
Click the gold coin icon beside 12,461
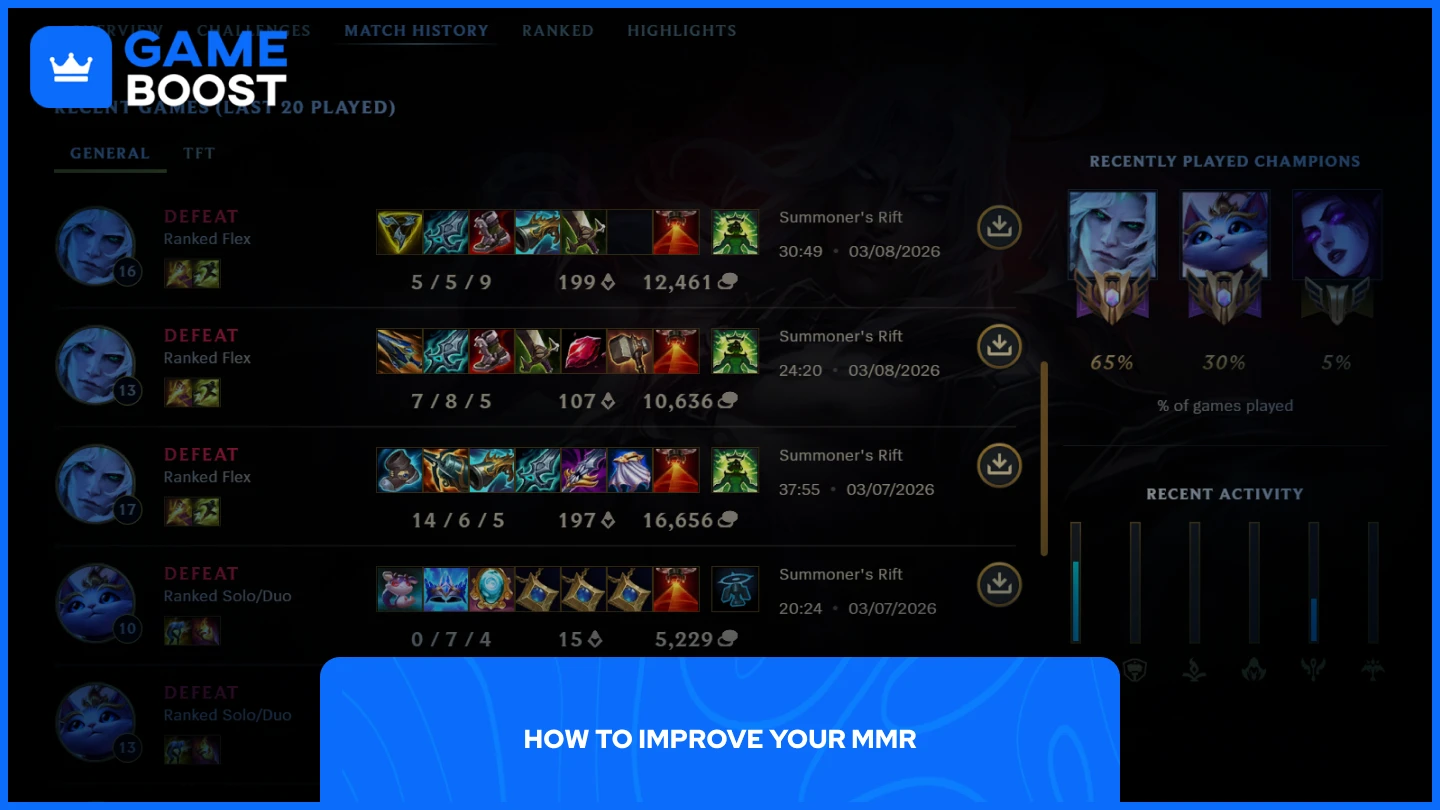727,282
